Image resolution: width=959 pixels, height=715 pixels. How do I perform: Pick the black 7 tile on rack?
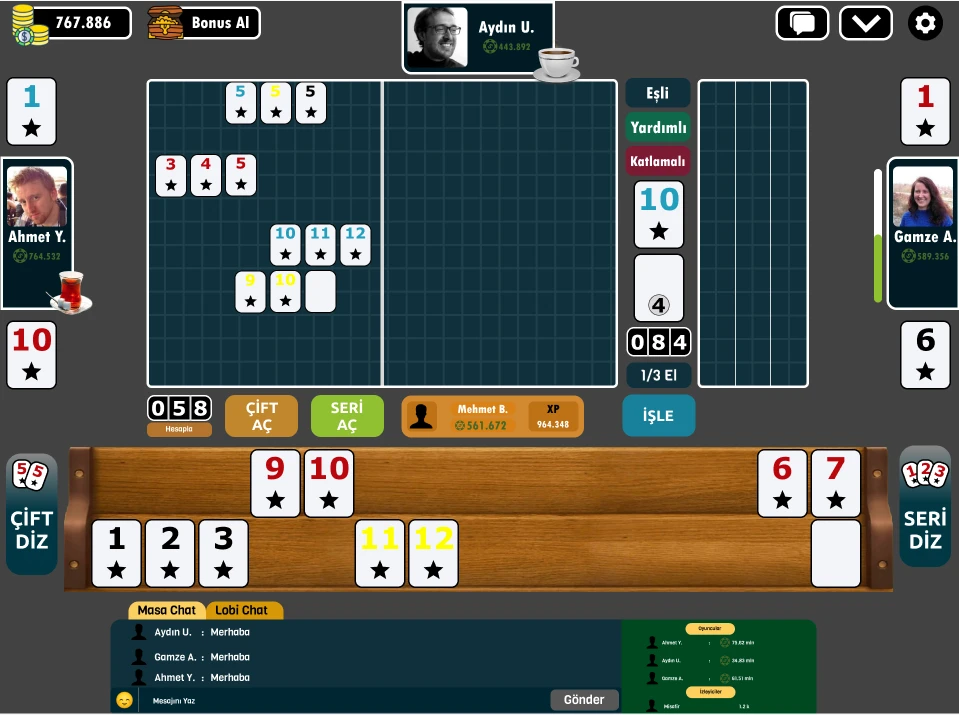tap(835, 483)
